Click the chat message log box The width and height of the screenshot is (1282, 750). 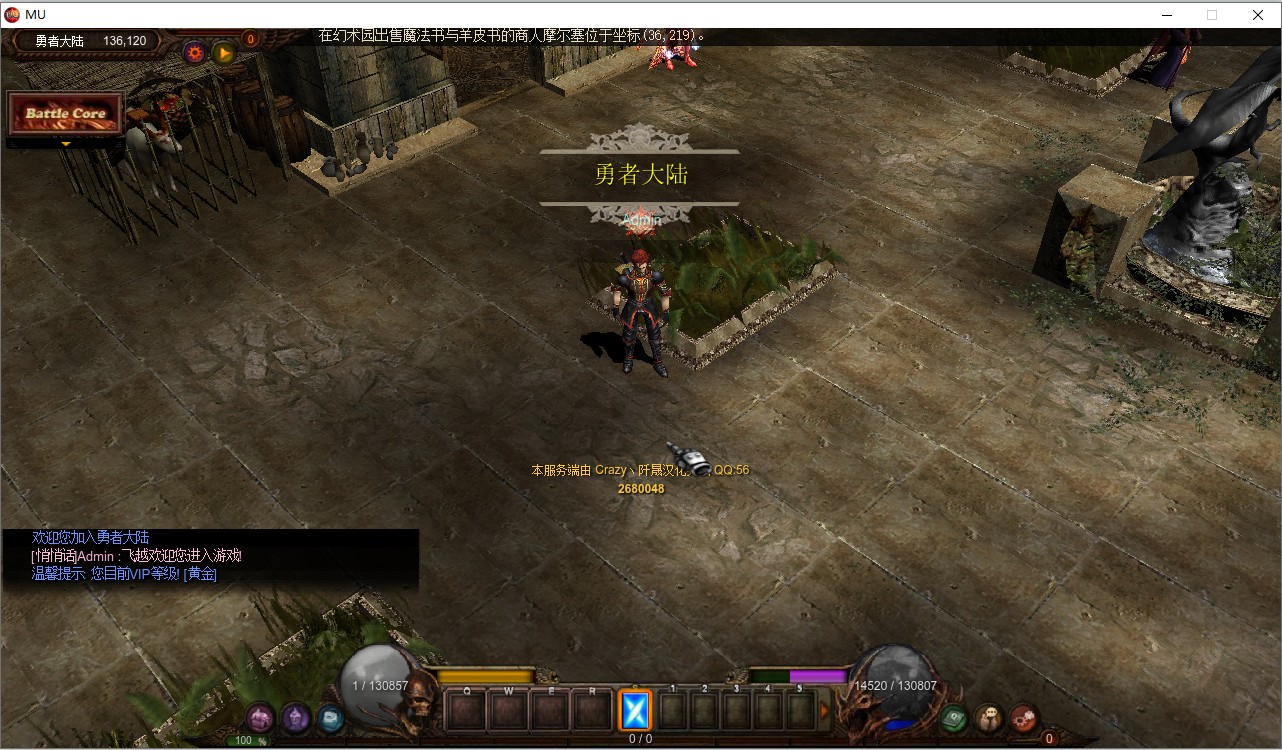coord(210,557)
